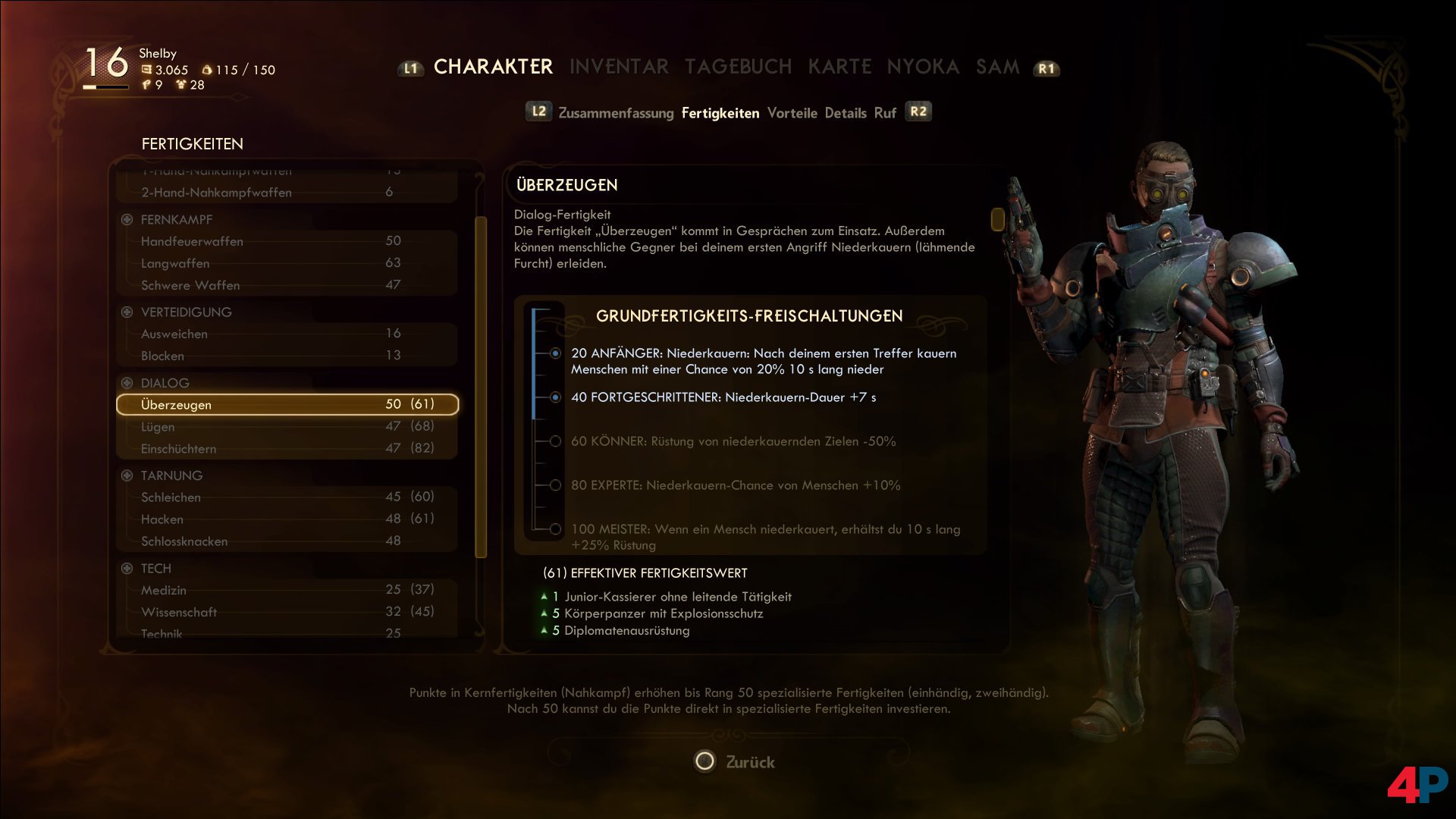
Task: Select the Medizin skill
Action: click(287, 590)
